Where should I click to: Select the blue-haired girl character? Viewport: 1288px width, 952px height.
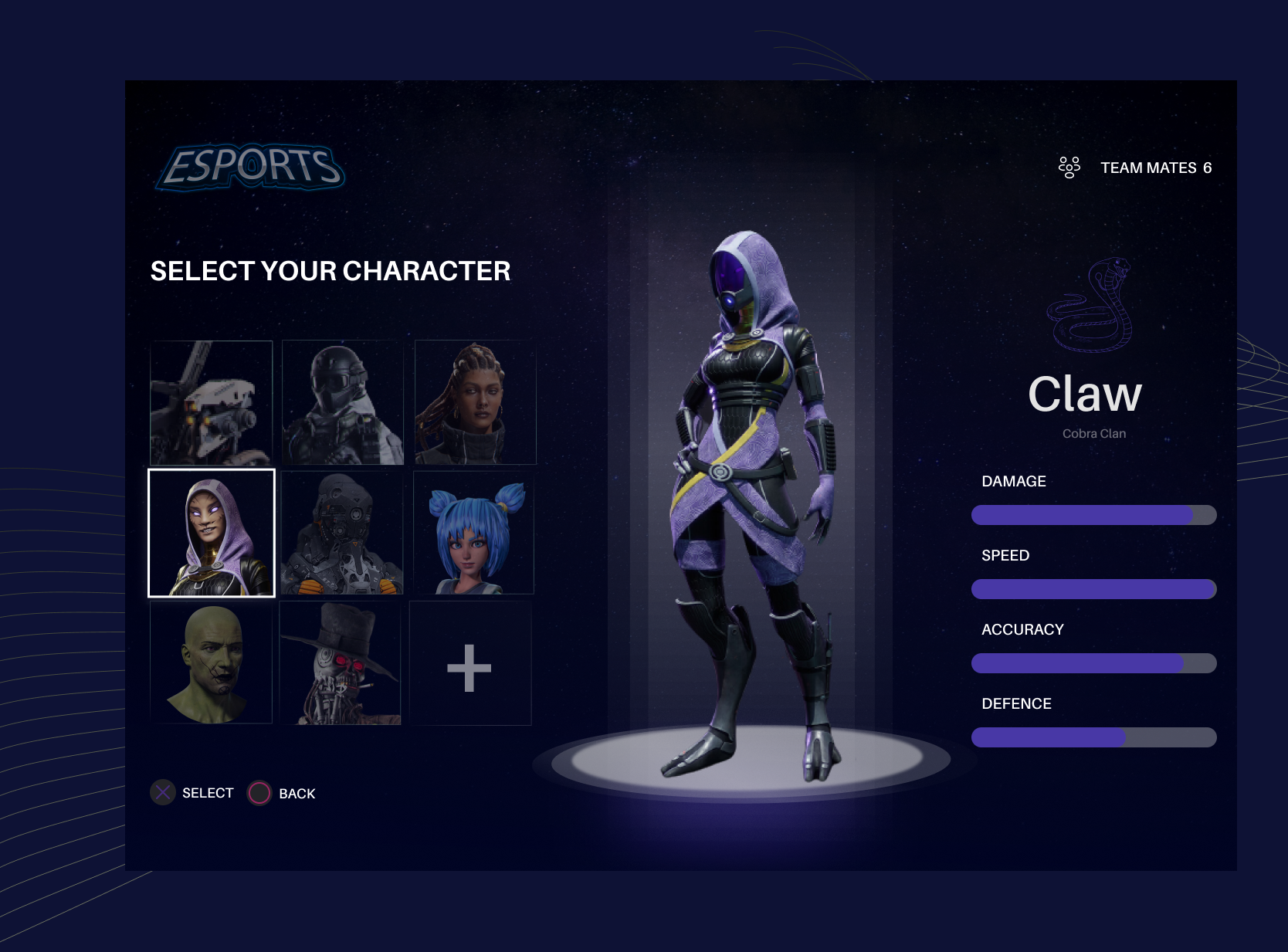point(473,533)
